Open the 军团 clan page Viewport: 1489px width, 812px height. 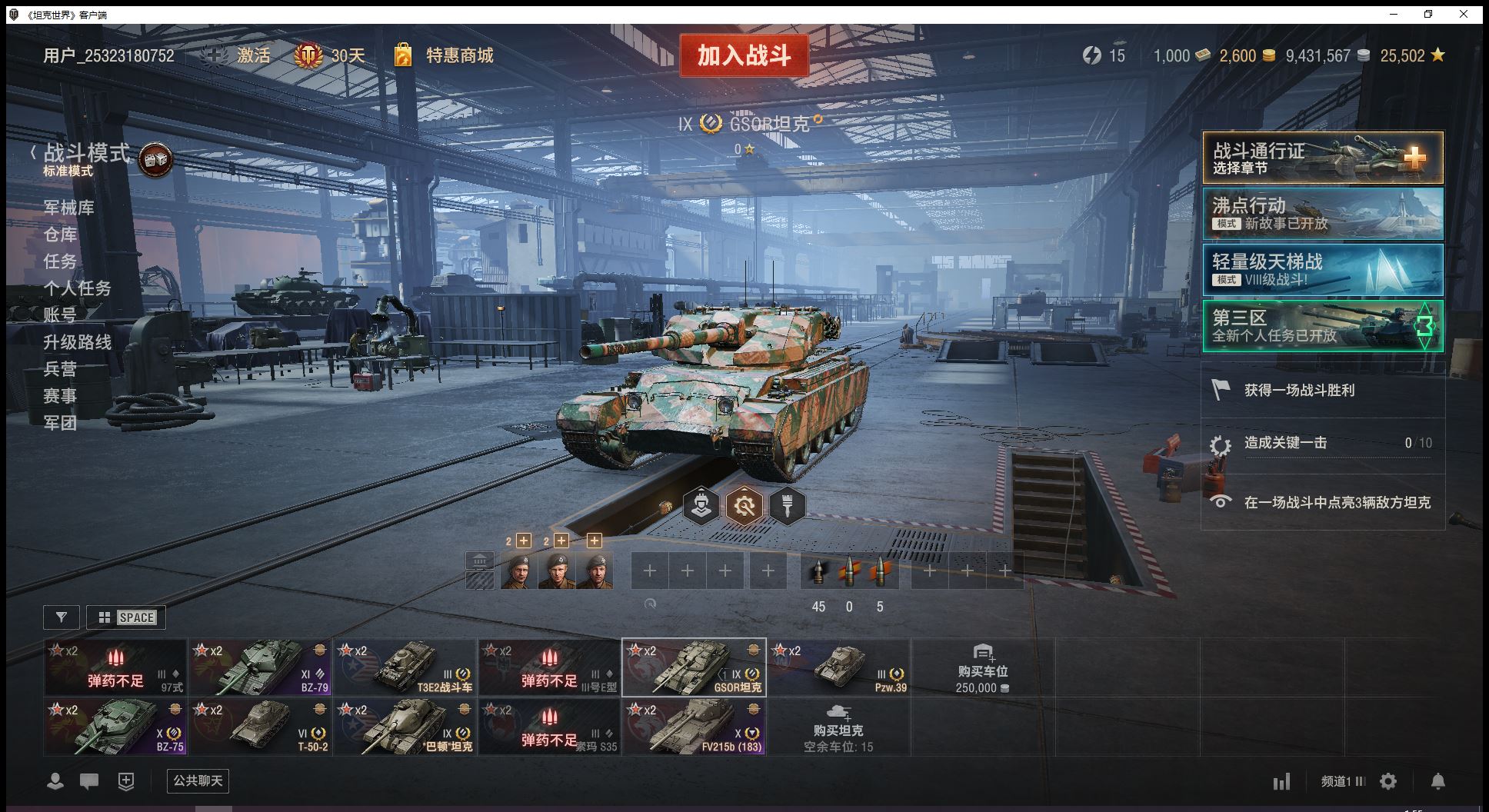coord(60,423)
